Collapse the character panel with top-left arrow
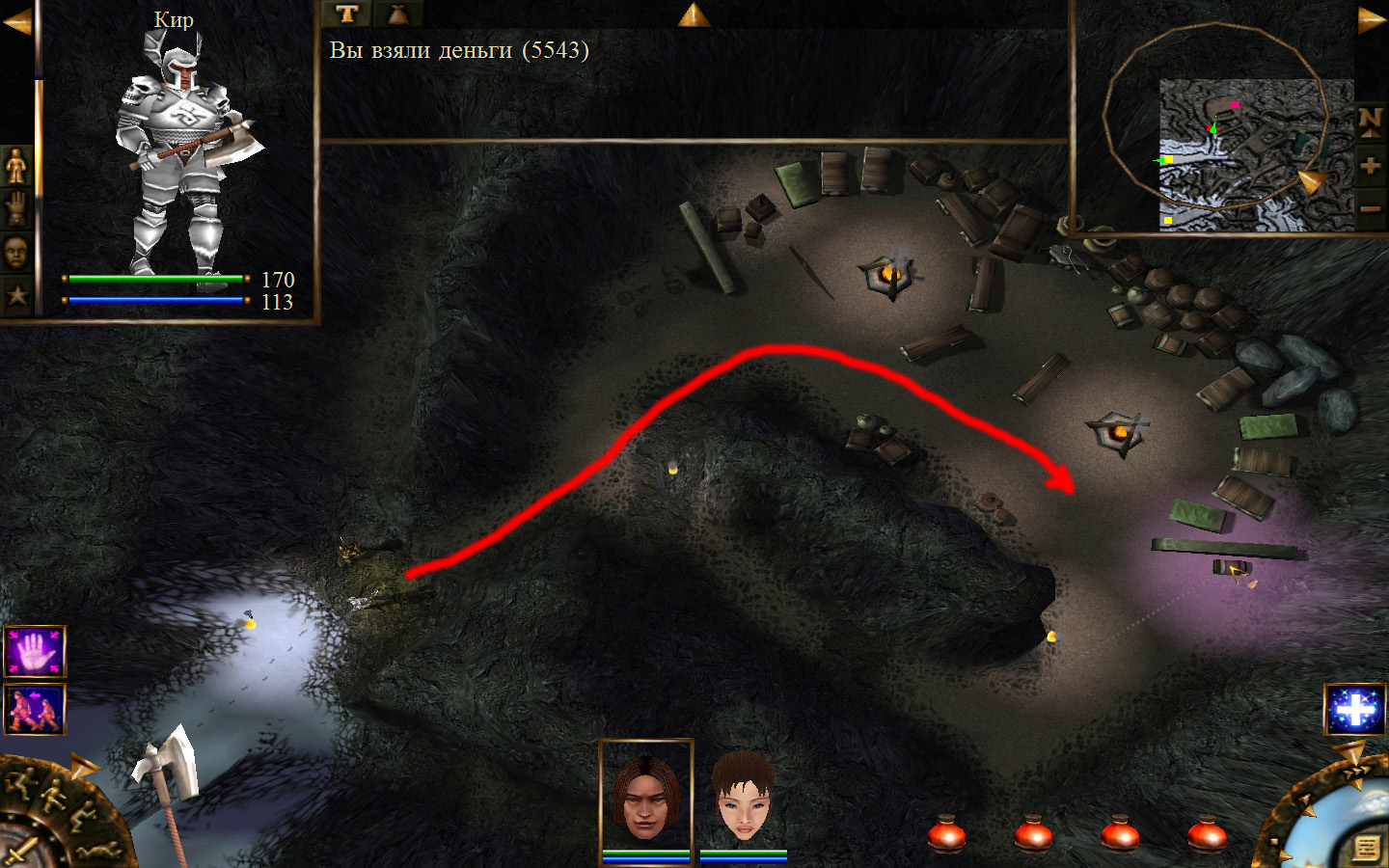The image size is (1389, 868). 16,21
